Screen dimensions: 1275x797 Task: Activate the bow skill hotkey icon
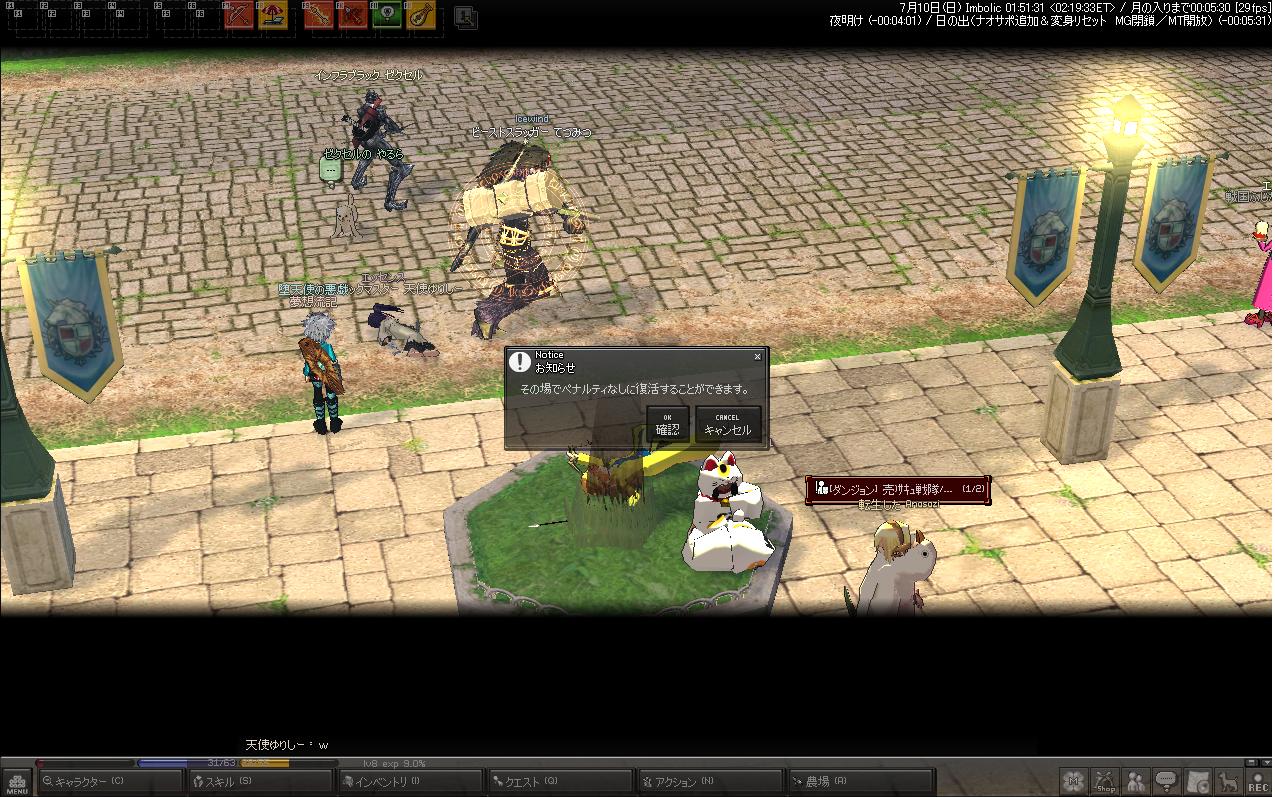coord(240,15)
